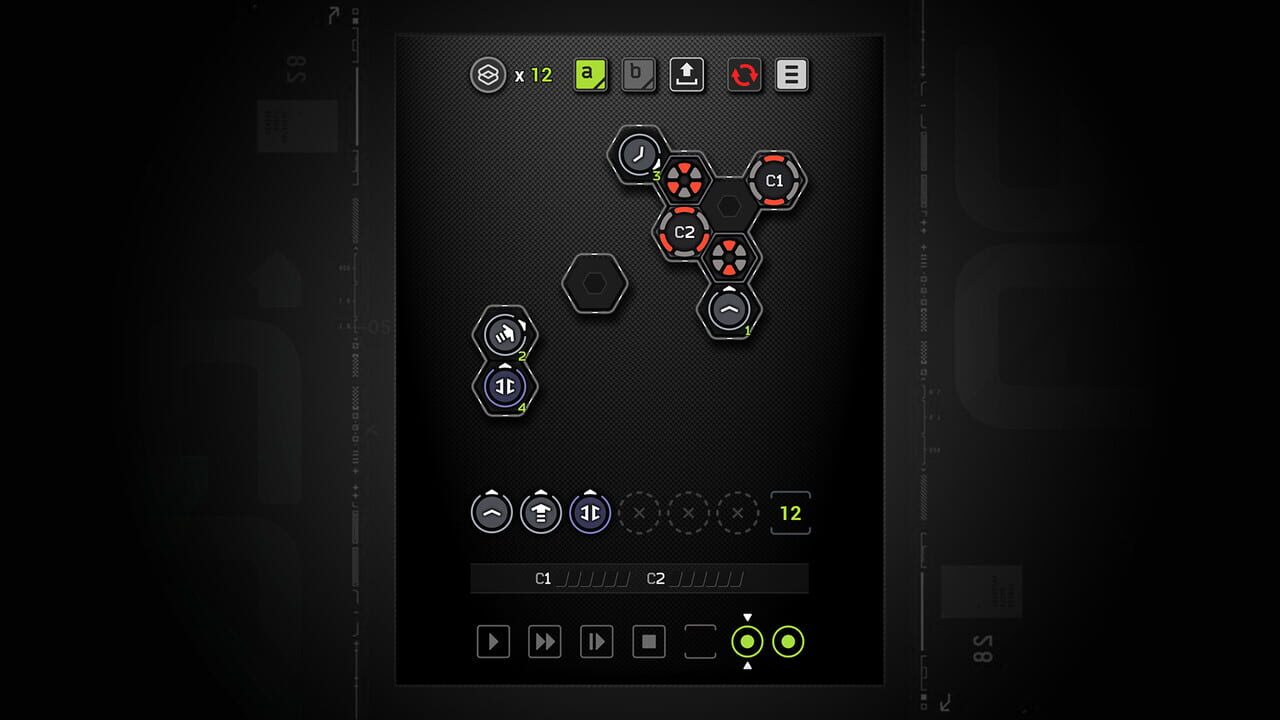Switch to solution slot a
Screen dimensions: 1280x720
pyautogui.click(x=589, y=73)
